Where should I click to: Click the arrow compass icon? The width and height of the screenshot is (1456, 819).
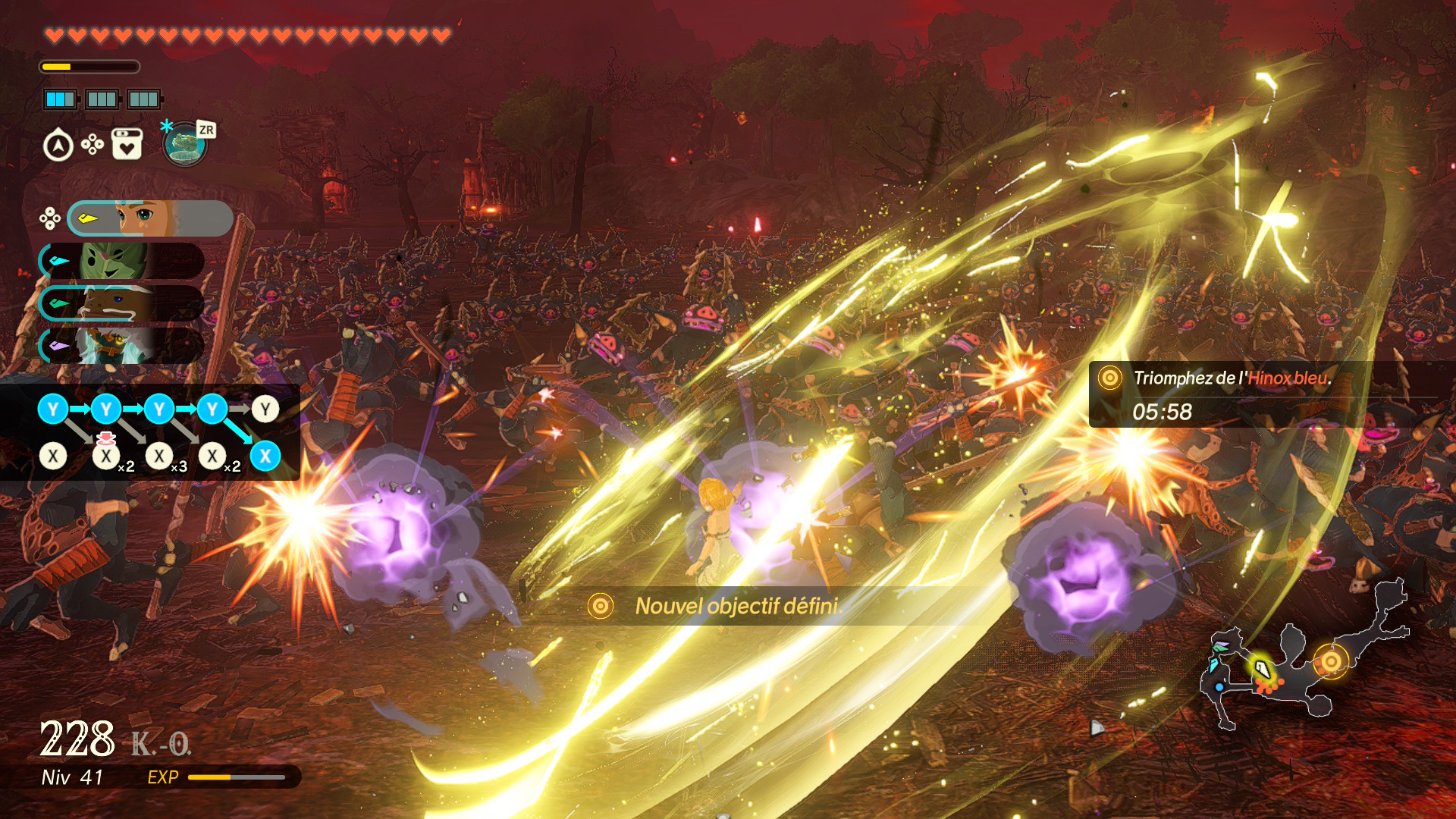(58, 146)
